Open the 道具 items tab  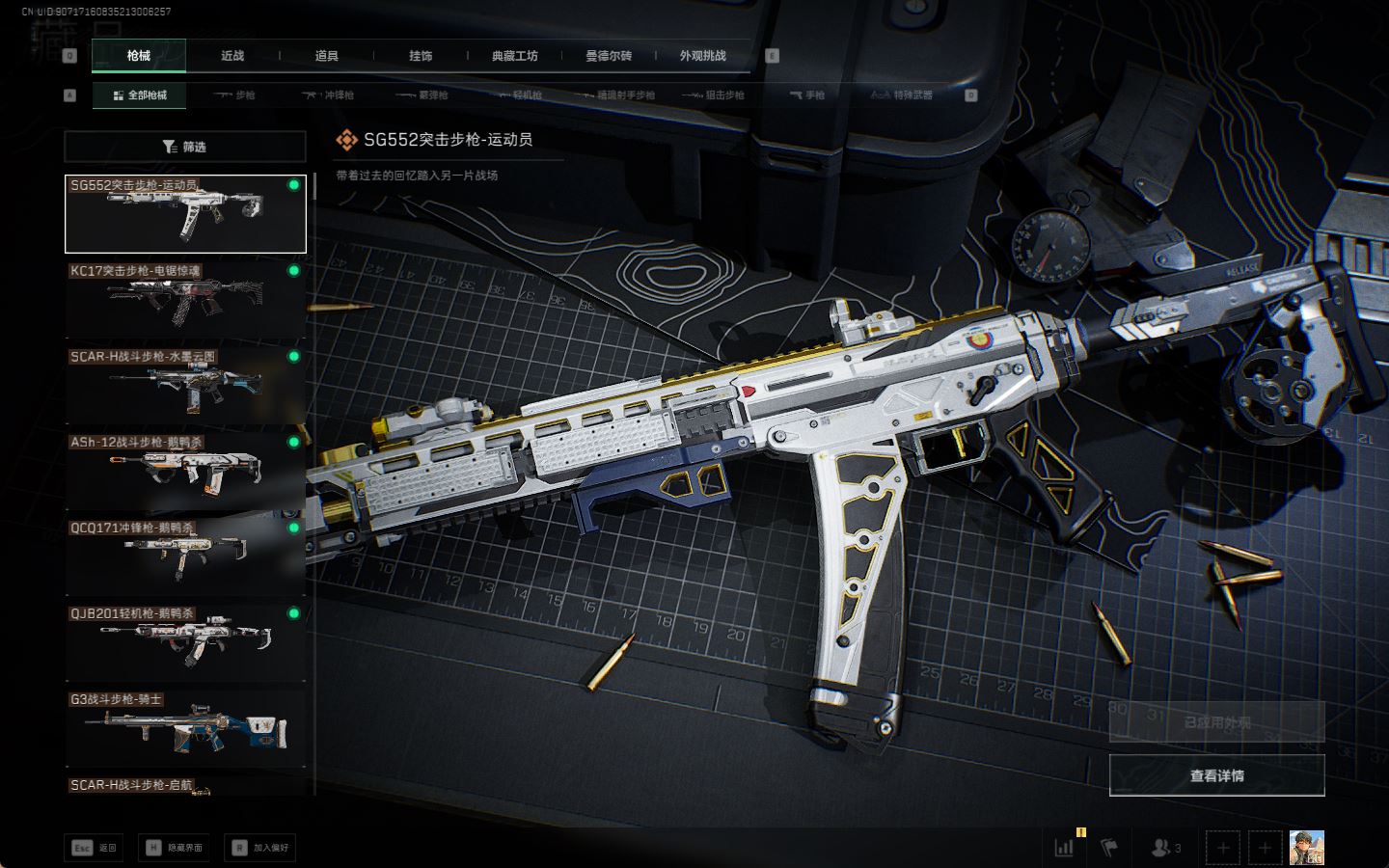click(326, 56)
